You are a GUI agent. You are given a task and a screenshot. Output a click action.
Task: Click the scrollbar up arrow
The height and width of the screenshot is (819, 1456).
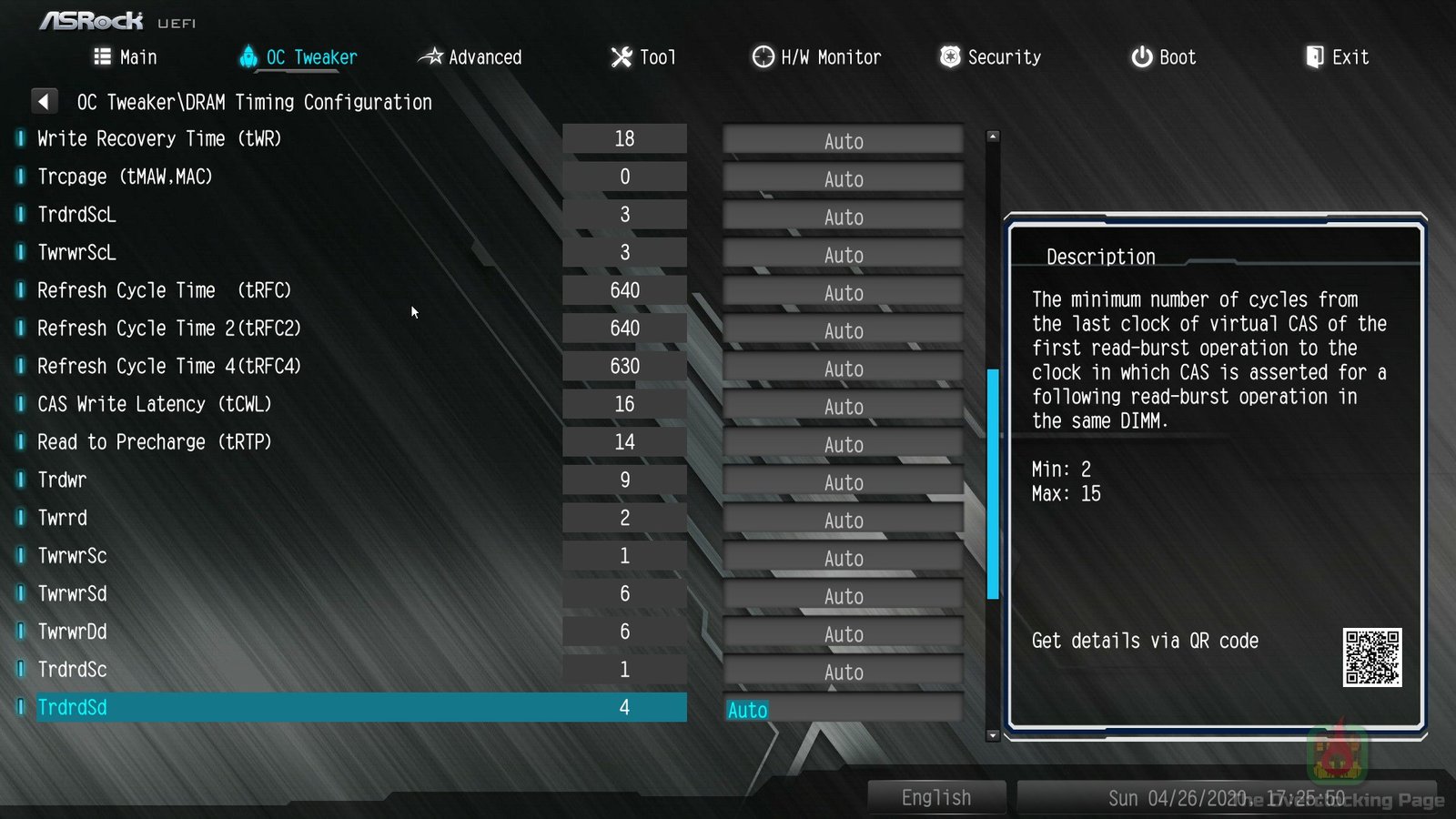[993, 136]
